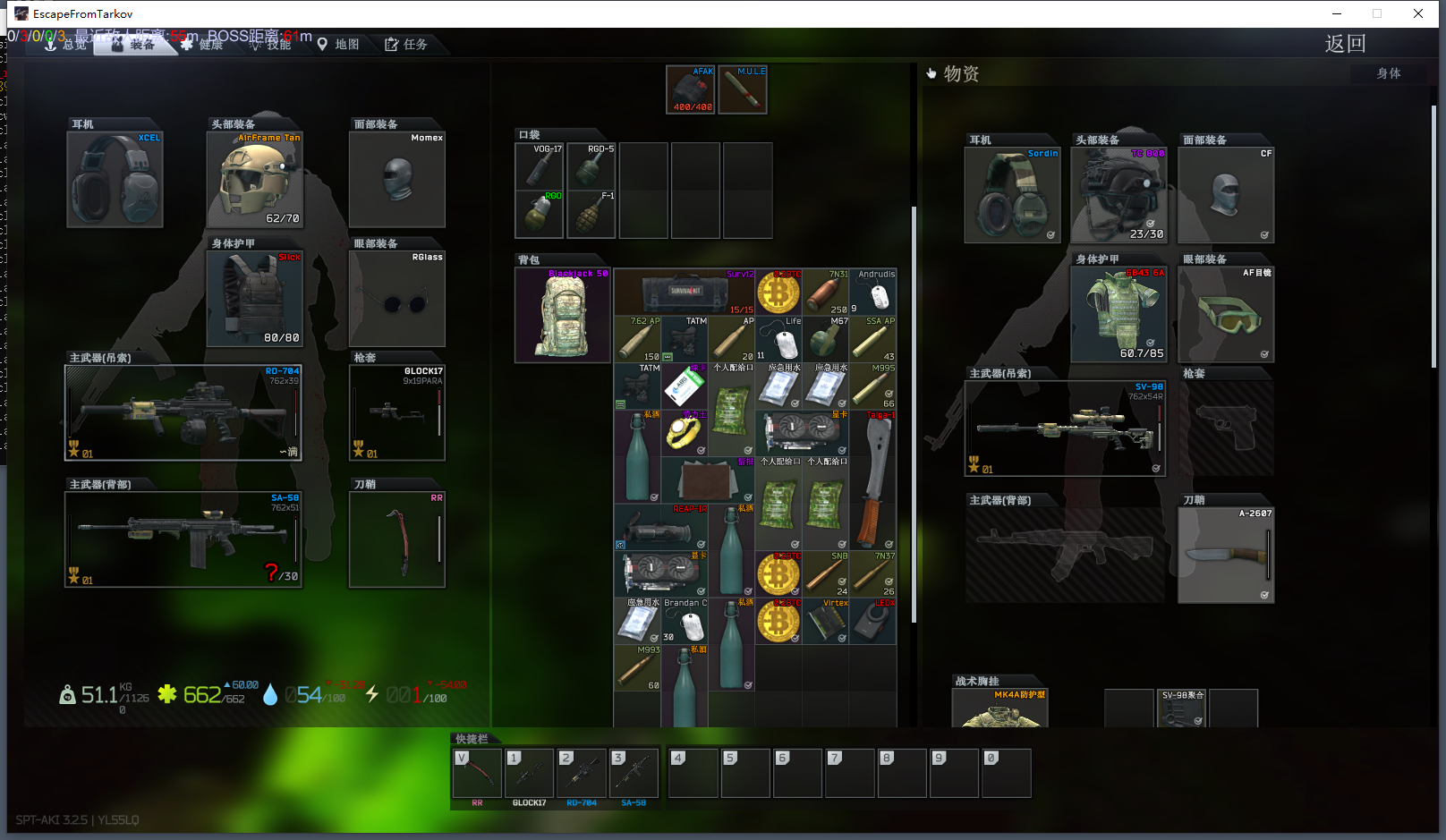Open the 任务 tasks tab
The height and width of the screenshot is (840, 1446).
pyautogui.click(x=406, y=44)
